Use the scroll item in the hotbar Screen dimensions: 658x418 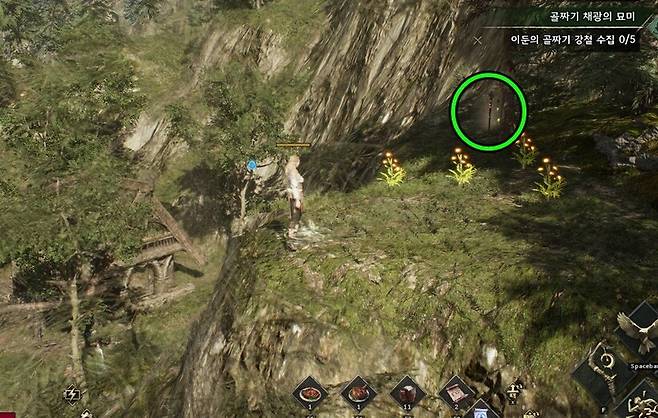pos(455,390)
